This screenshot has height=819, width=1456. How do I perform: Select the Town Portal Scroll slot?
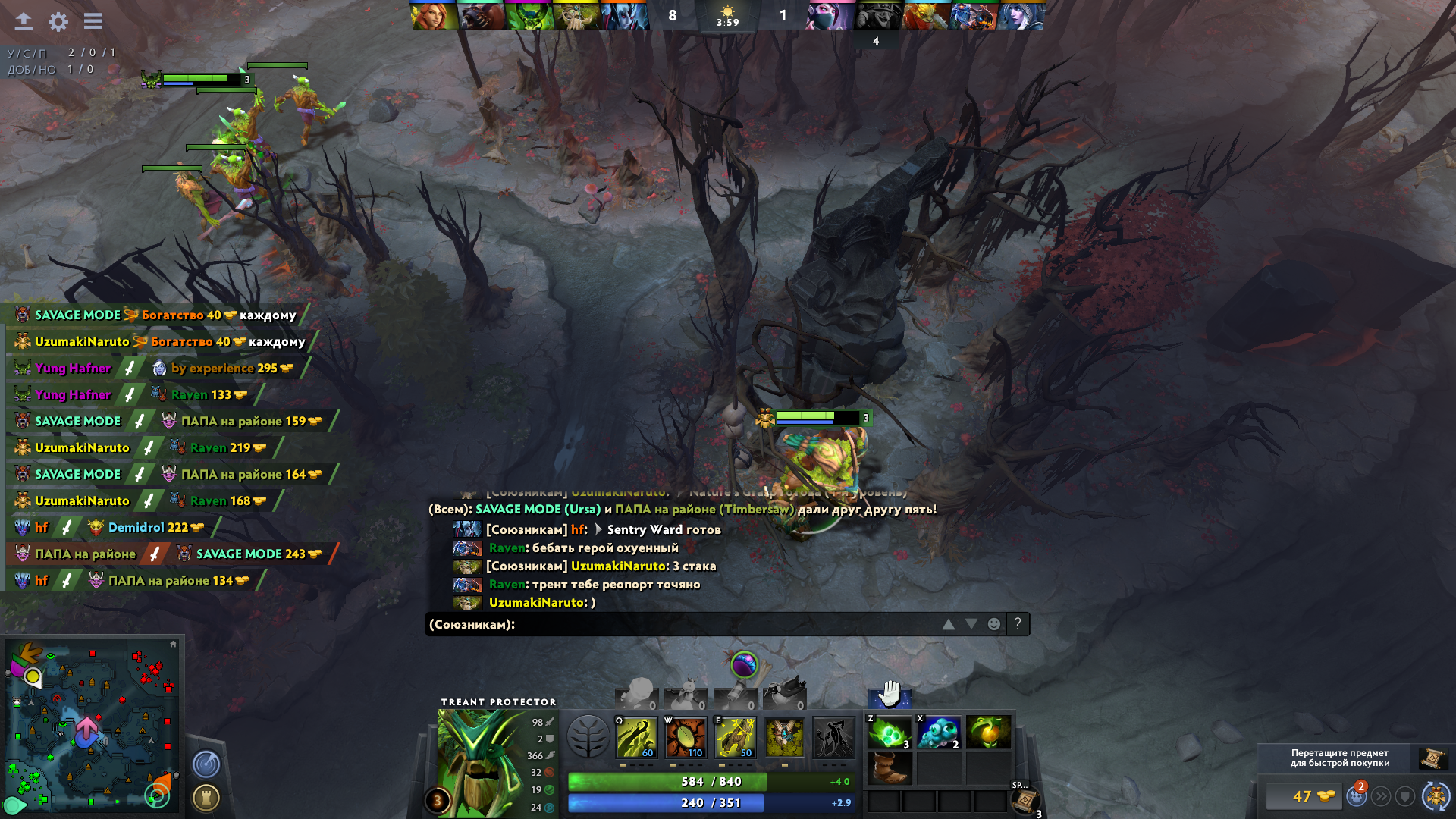(x=1025, y=800)
